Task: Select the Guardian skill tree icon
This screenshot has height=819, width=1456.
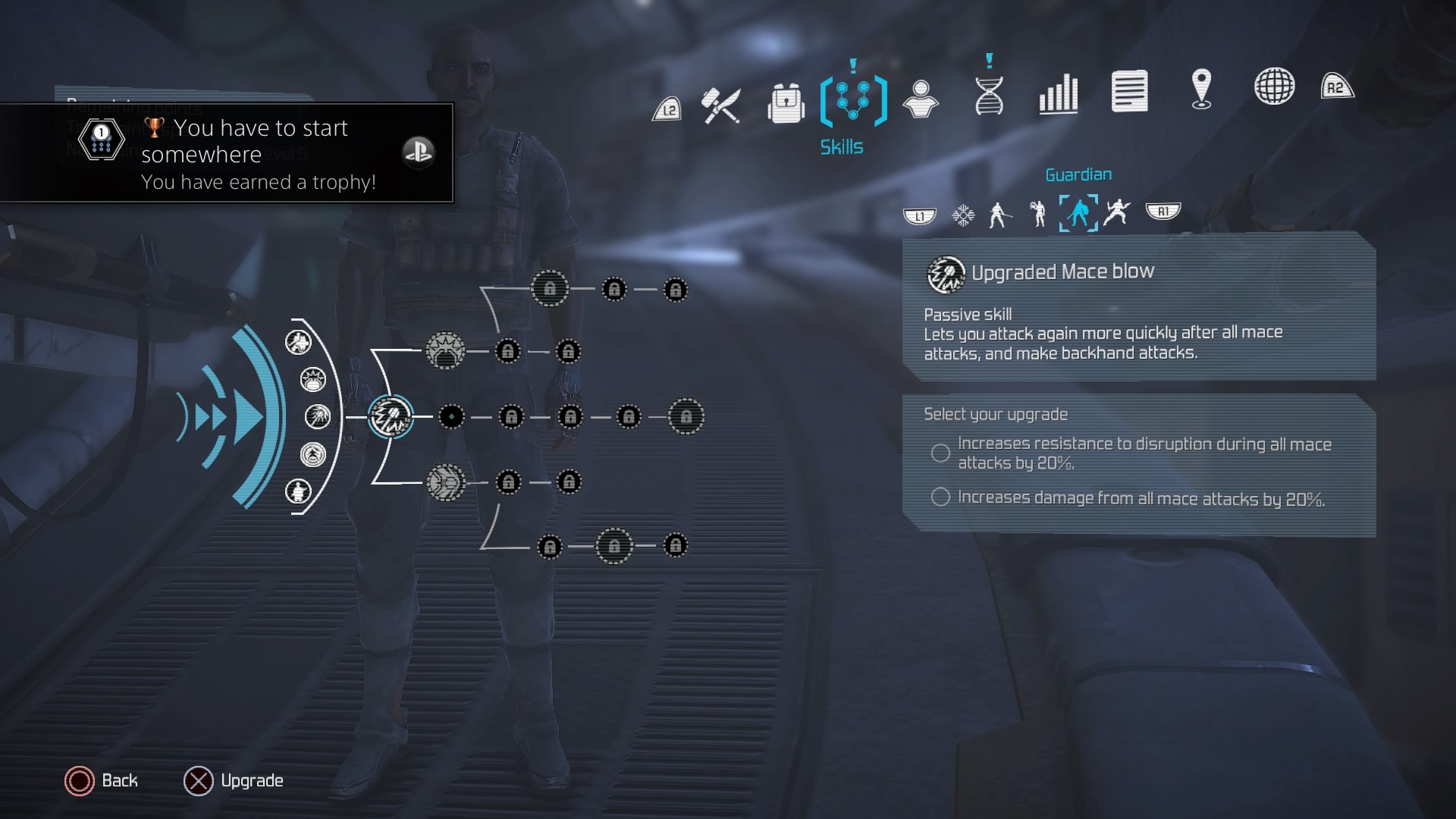Action: 1078,213
